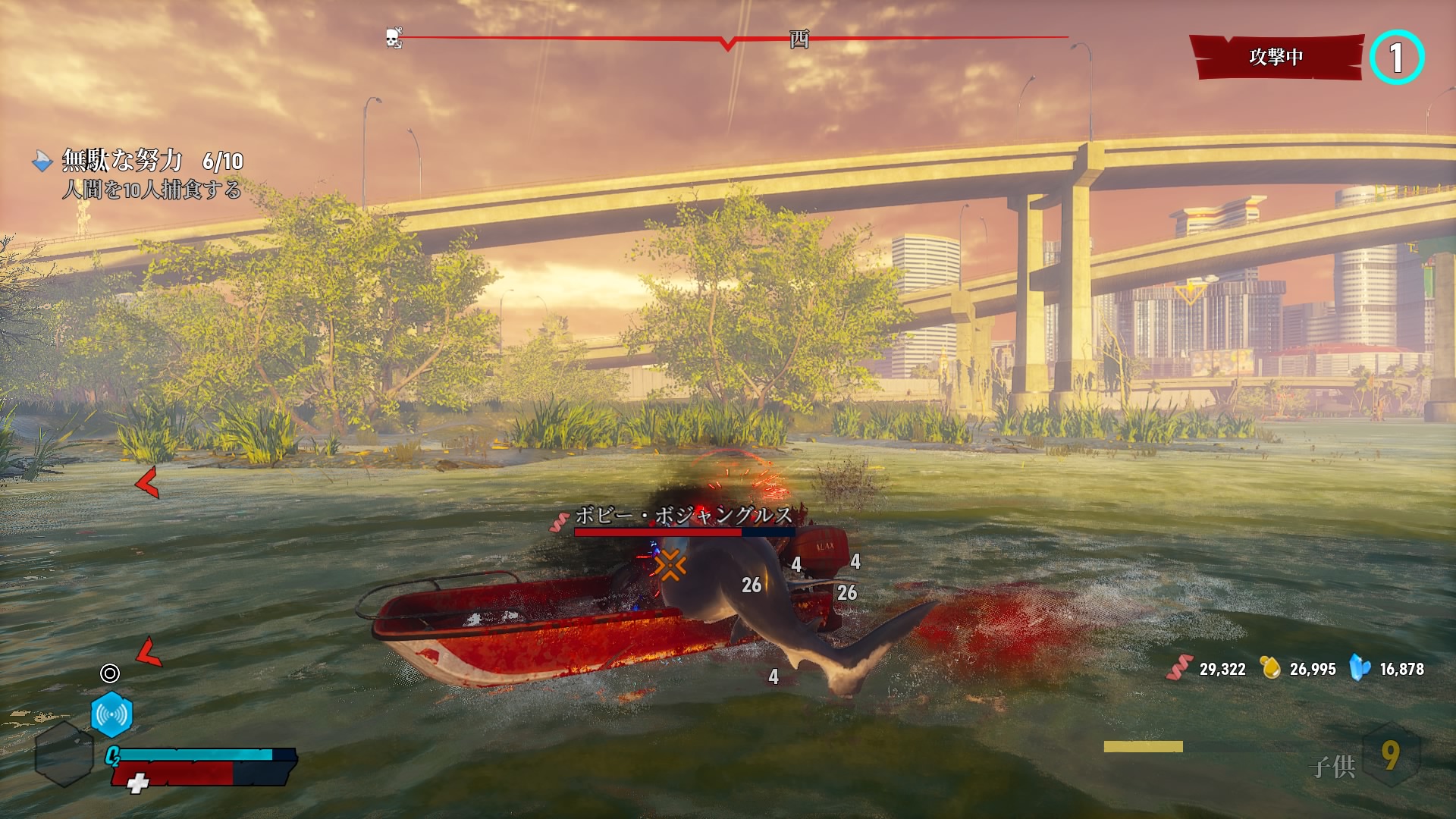The image size is (1456, 819).
Task: Click the 西 direction marker on compass
Action: pos(799,39)
